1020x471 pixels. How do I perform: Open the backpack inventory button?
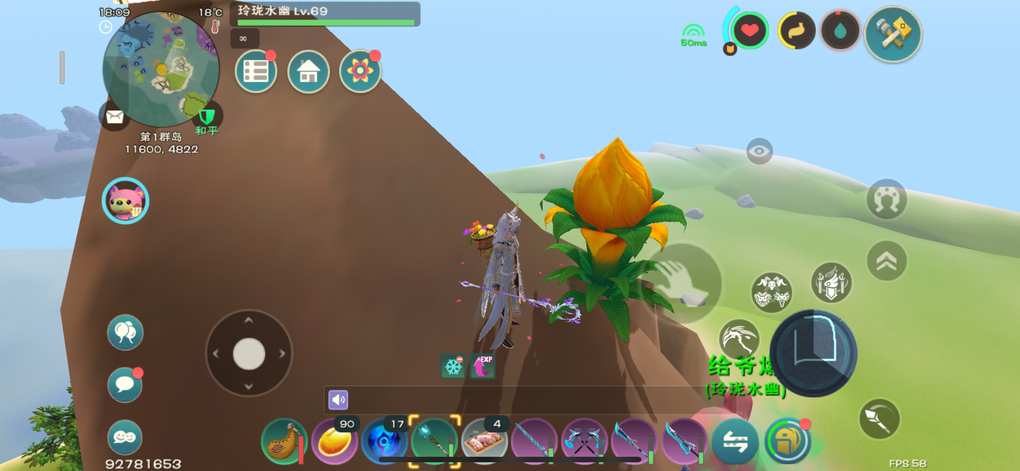click(787, 440)
